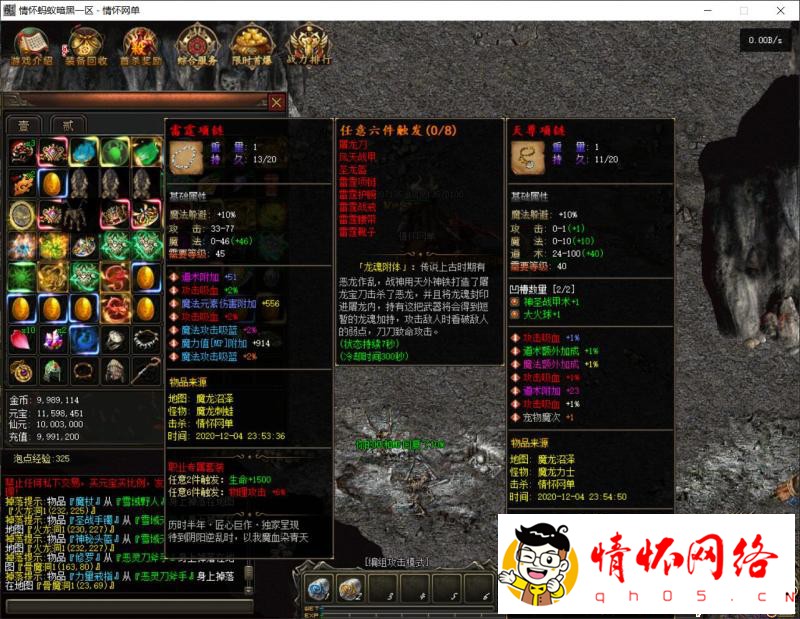Switch to bag page 贰
The image size is (800, 619).
[67, 124]
